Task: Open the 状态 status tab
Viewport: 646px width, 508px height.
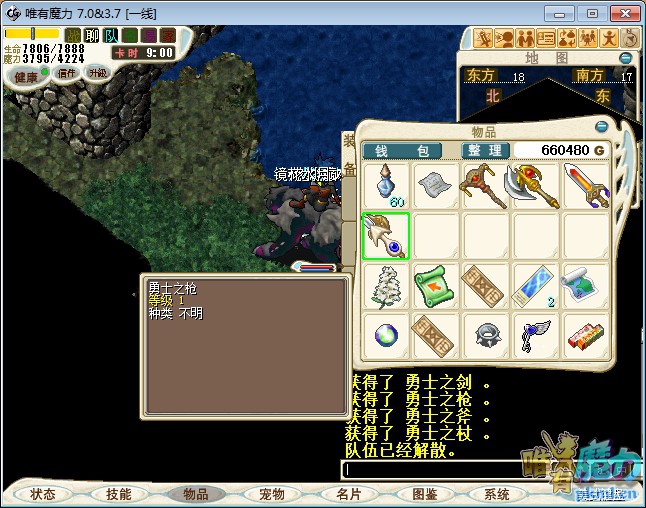Action: coord(43,494)
